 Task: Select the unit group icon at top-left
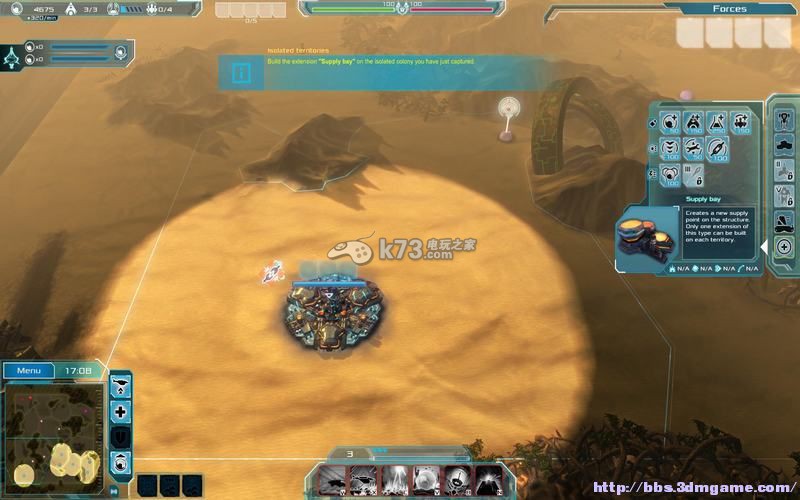click(13, 55)
